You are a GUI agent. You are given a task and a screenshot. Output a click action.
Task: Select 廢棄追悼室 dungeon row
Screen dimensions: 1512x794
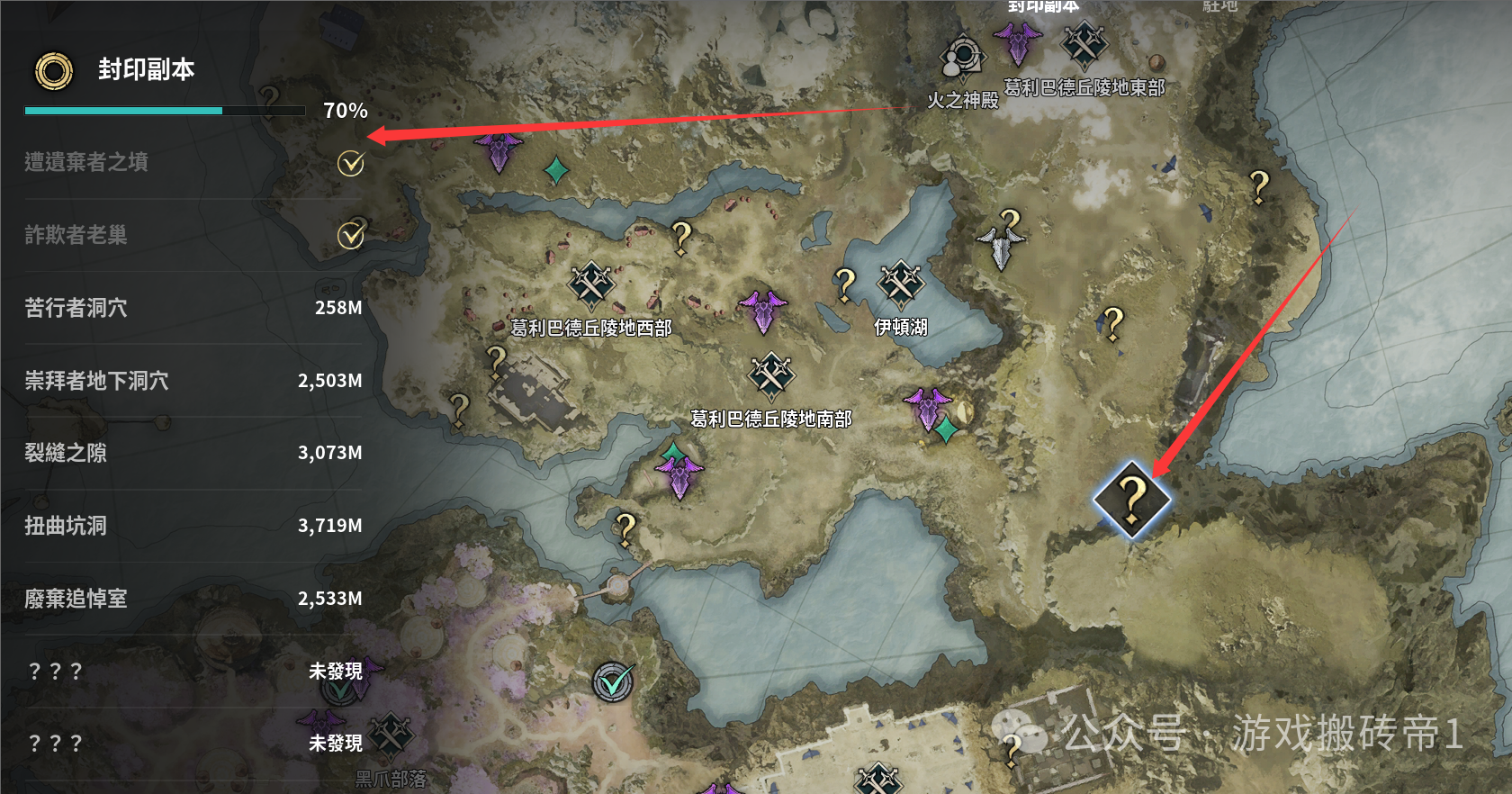[193, 599]
